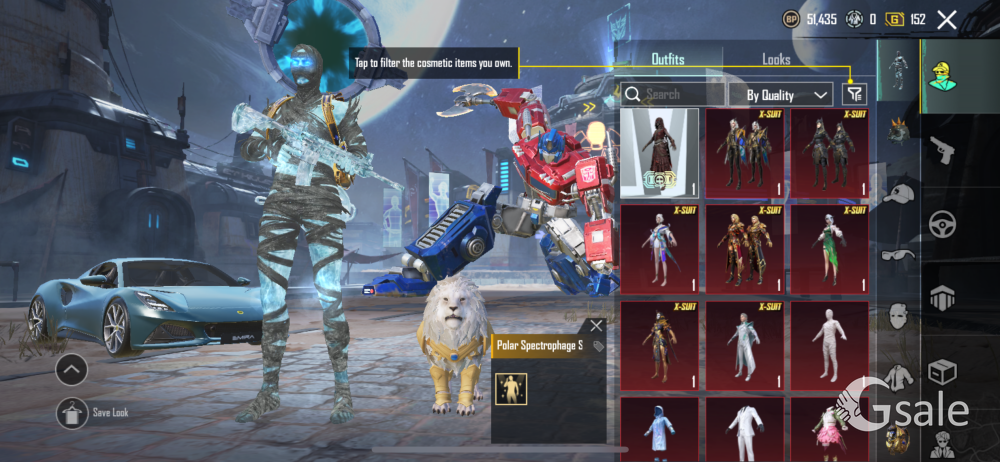Open the By Quality sort dropdown
1000x462 pixels.
point(788,95)
